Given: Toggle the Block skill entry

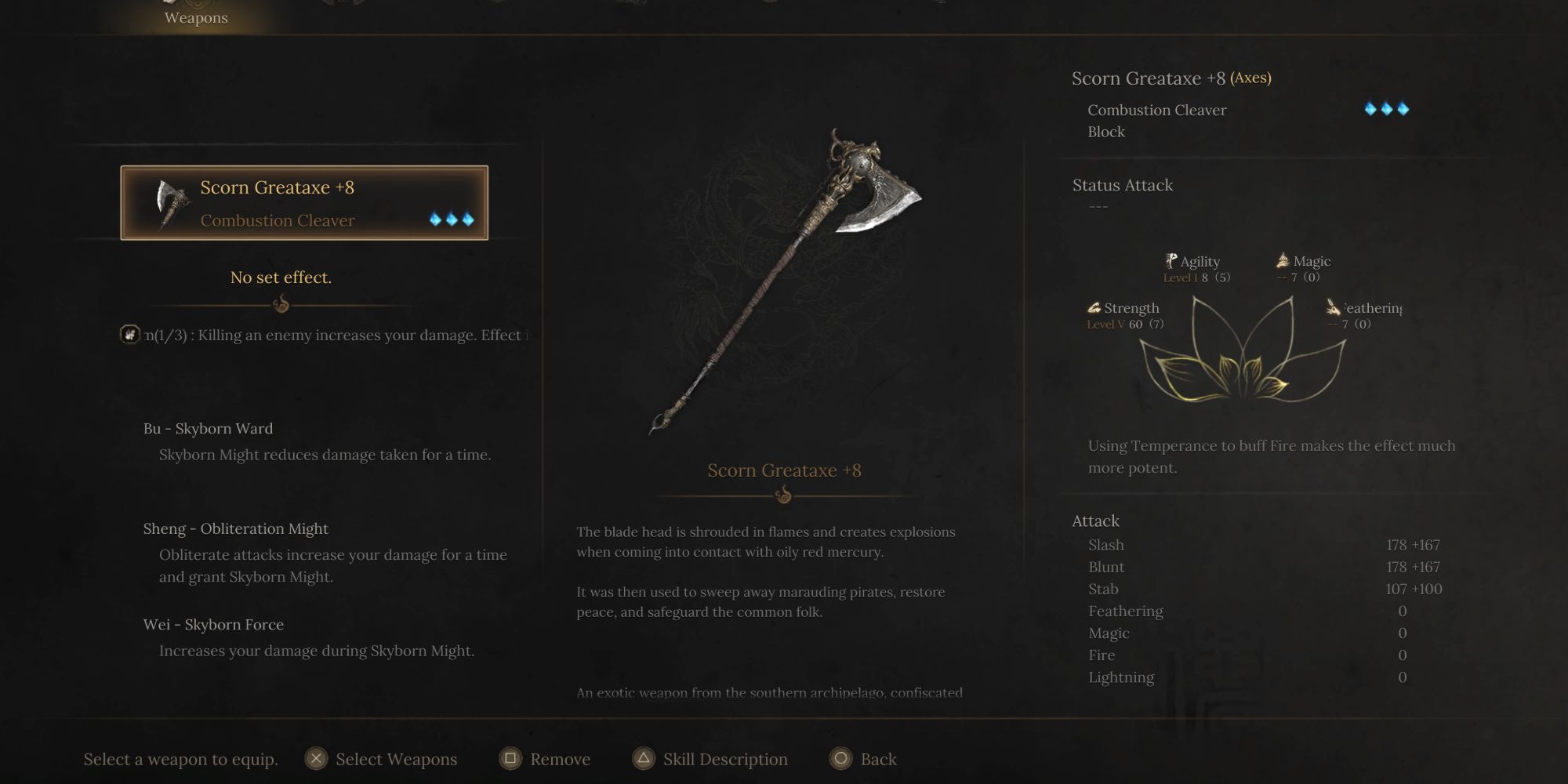Looking at the screenshot, I should tap(1105, 132).
